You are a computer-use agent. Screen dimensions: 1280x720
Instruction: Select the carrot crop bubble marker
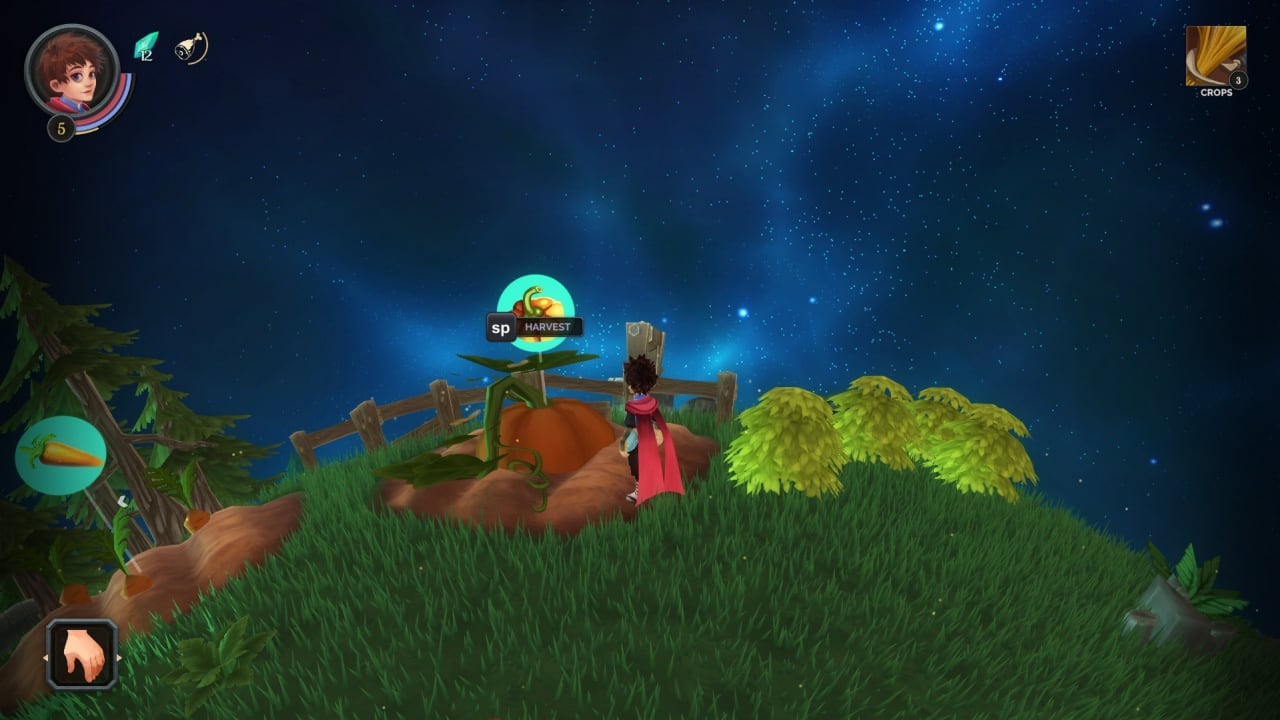pos(61,455)
